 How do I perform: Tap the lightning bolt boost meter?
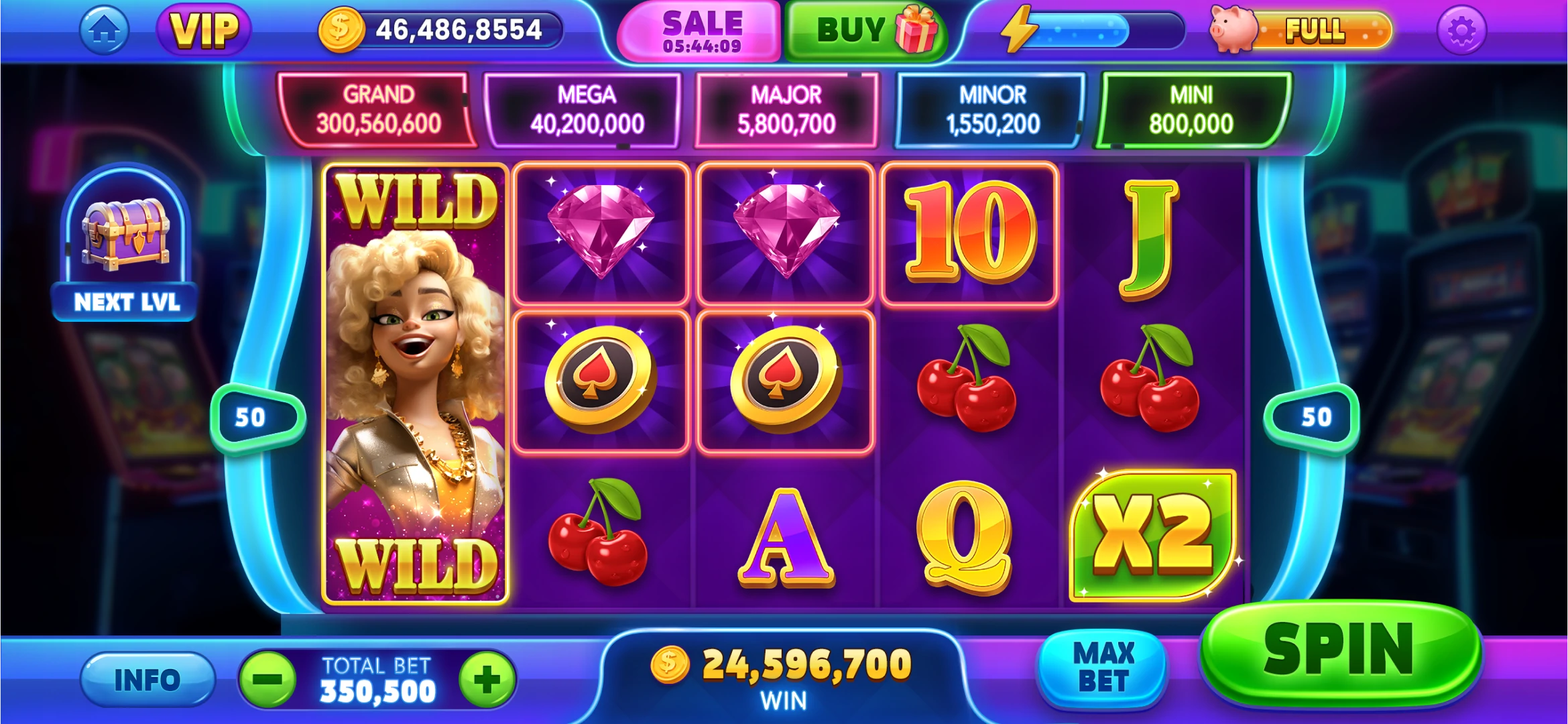click(x=1089, y=30)
